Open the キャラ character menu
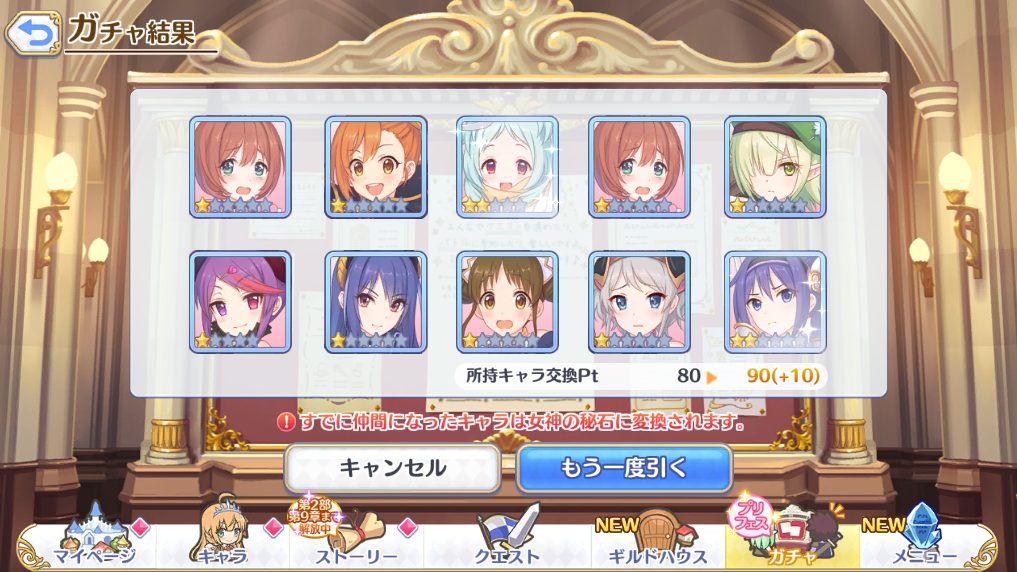This screenshot has width=1017, height=572. coord(221,542)
